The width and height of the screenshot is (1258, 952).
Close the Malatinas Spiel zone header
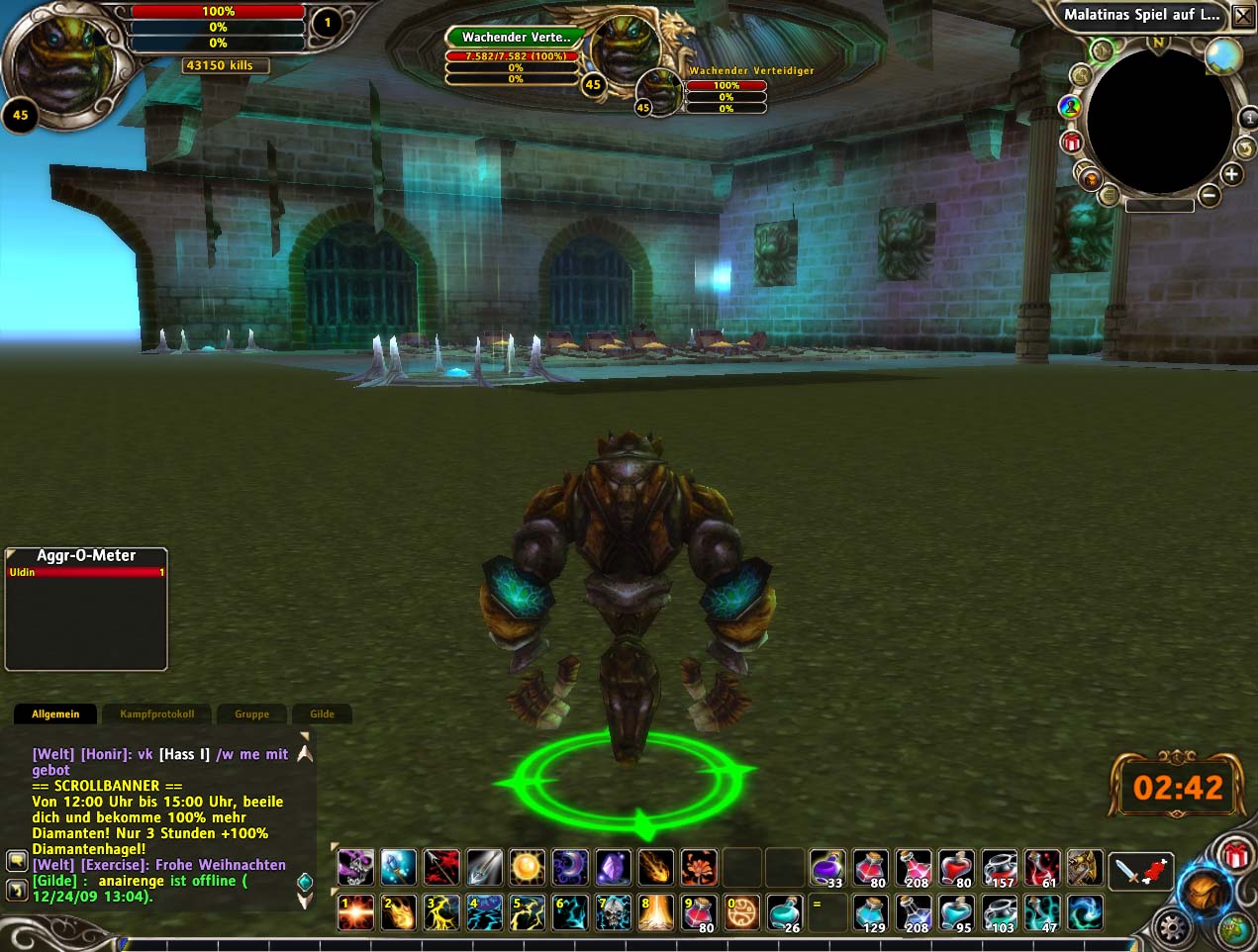tap(1242, 15)
